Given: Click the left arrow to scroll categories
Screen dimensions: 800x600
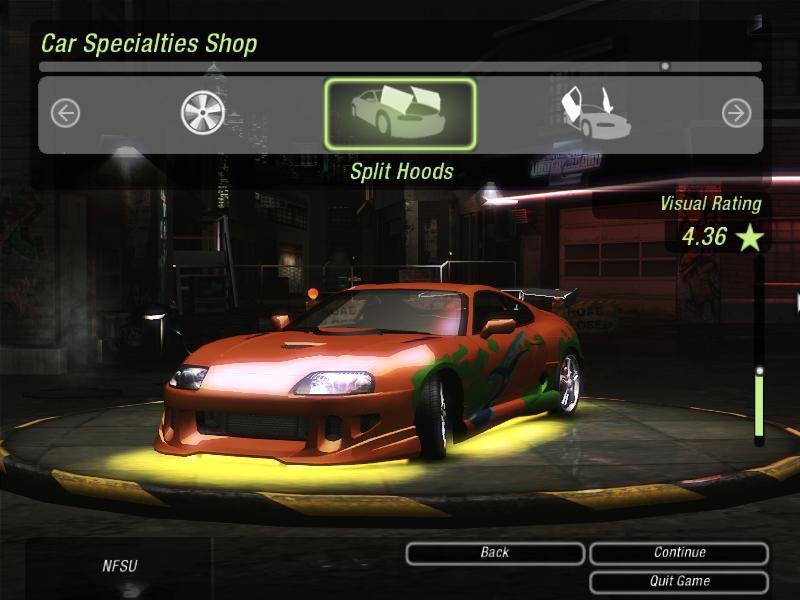Looking at the screenshot, I should [65, 113].
